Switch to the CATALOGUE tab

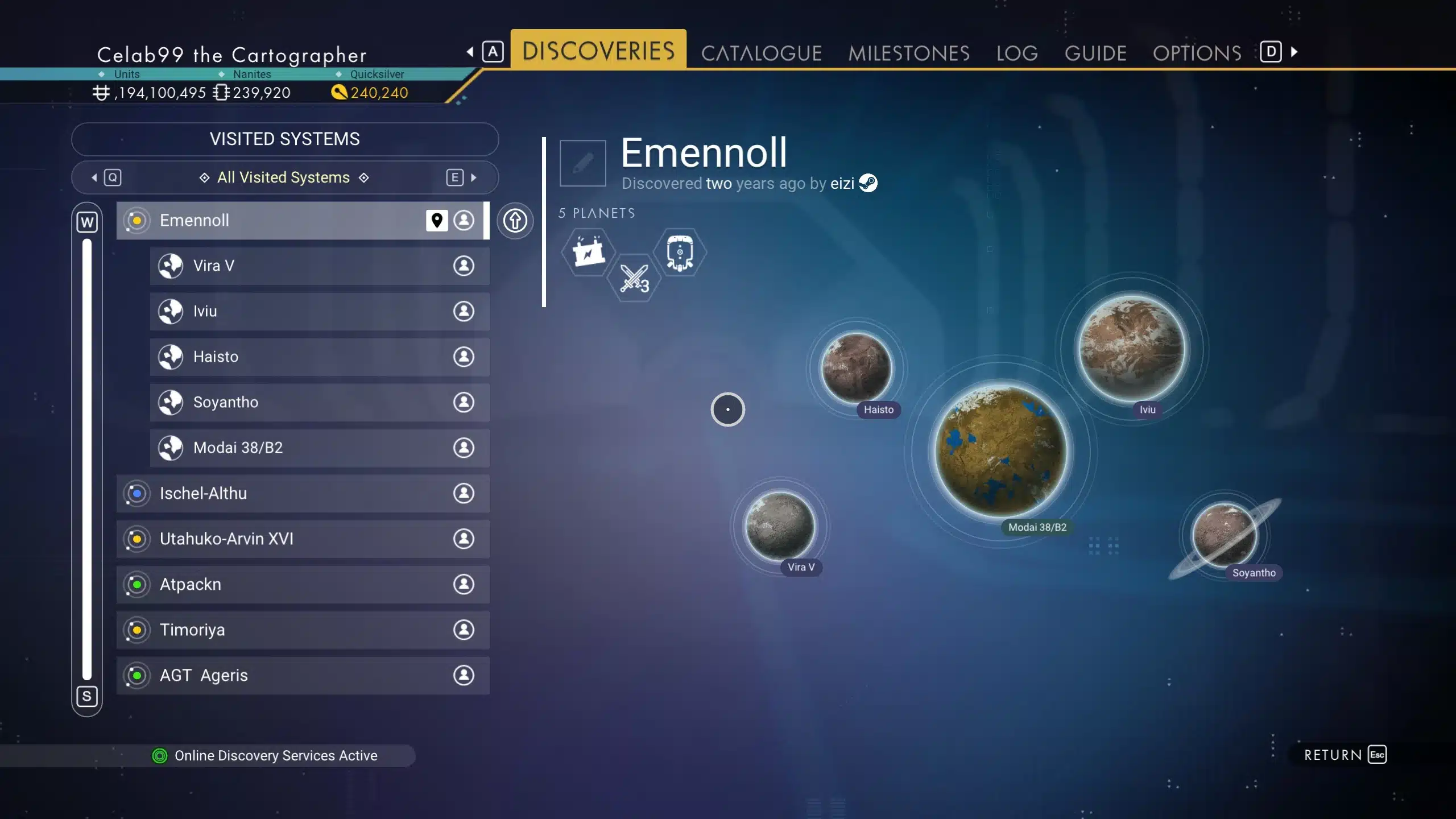coord(762,52)
